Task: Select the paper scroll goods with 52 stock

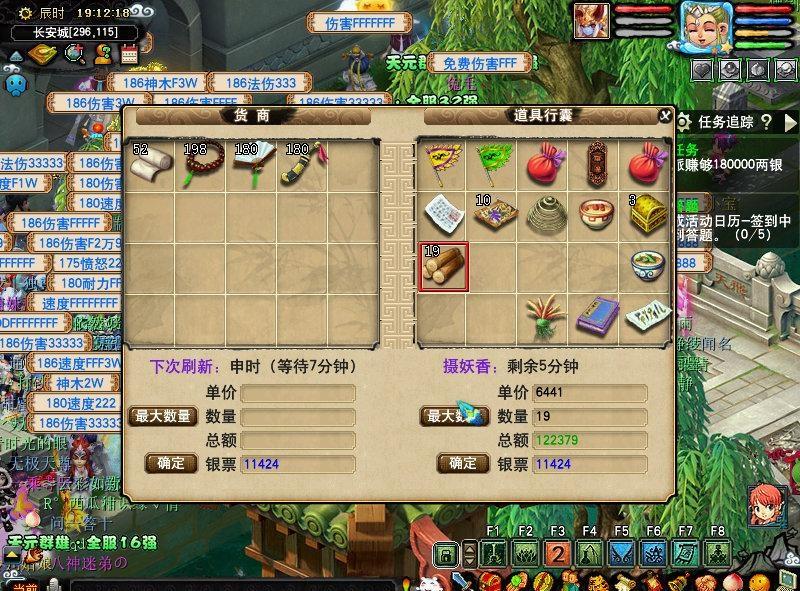Action: coord(151,167)
